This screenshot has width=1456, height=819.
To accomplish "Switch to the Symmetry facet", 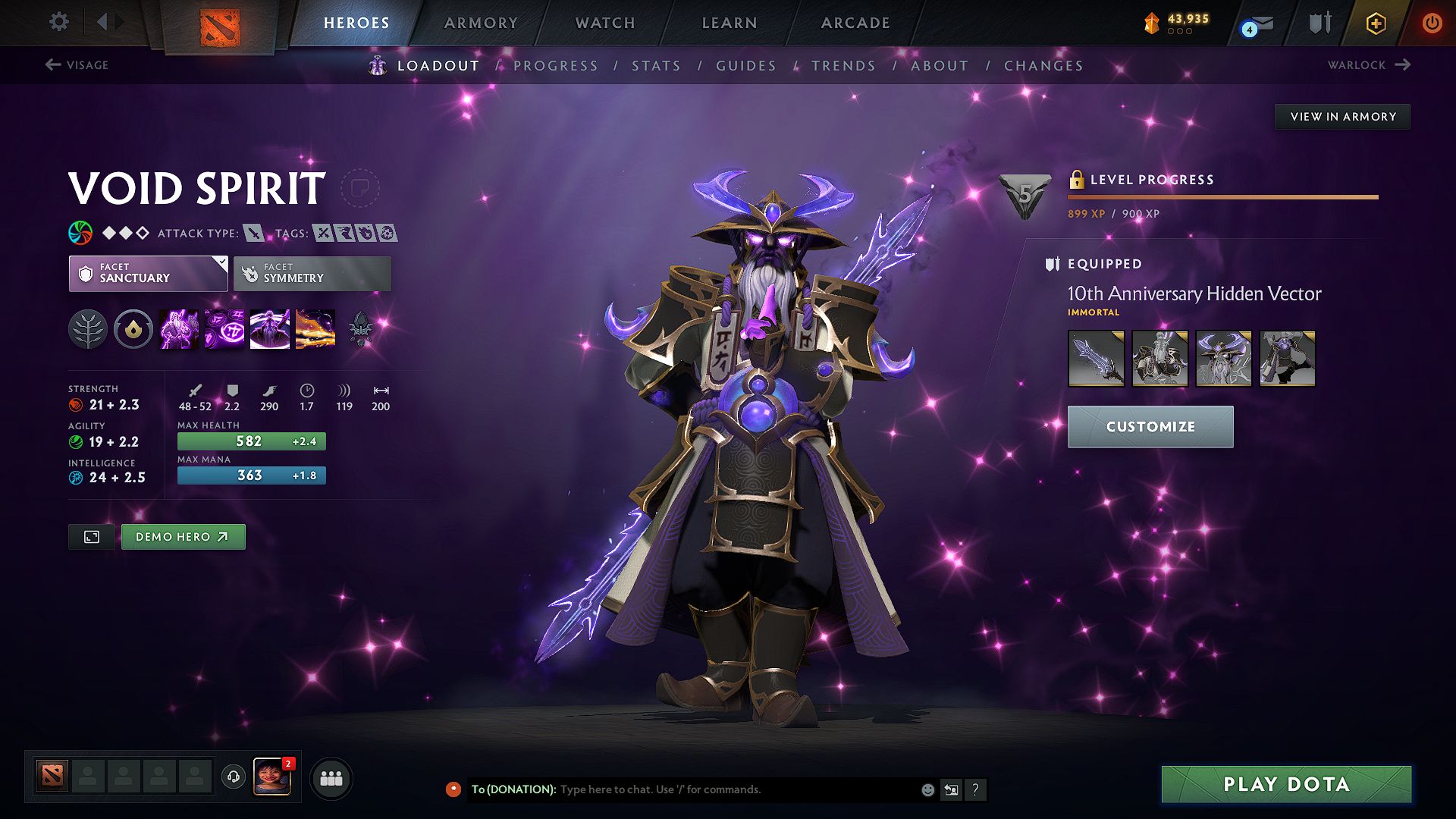I will point(311,273).
